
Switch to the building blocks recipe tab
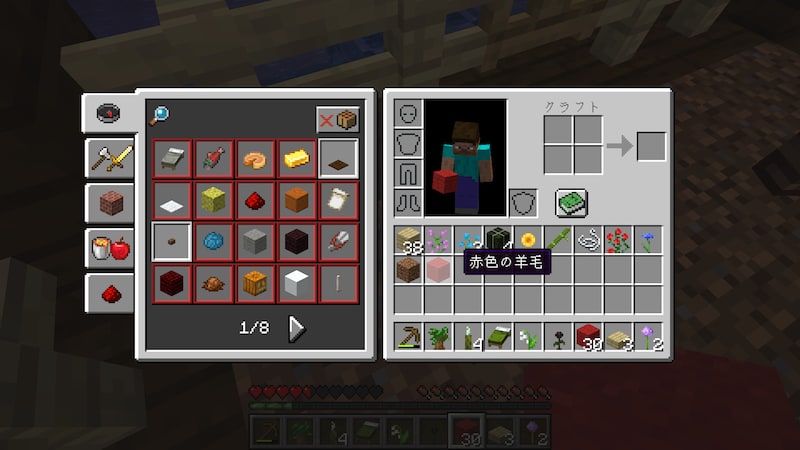[x=108, y=203]
